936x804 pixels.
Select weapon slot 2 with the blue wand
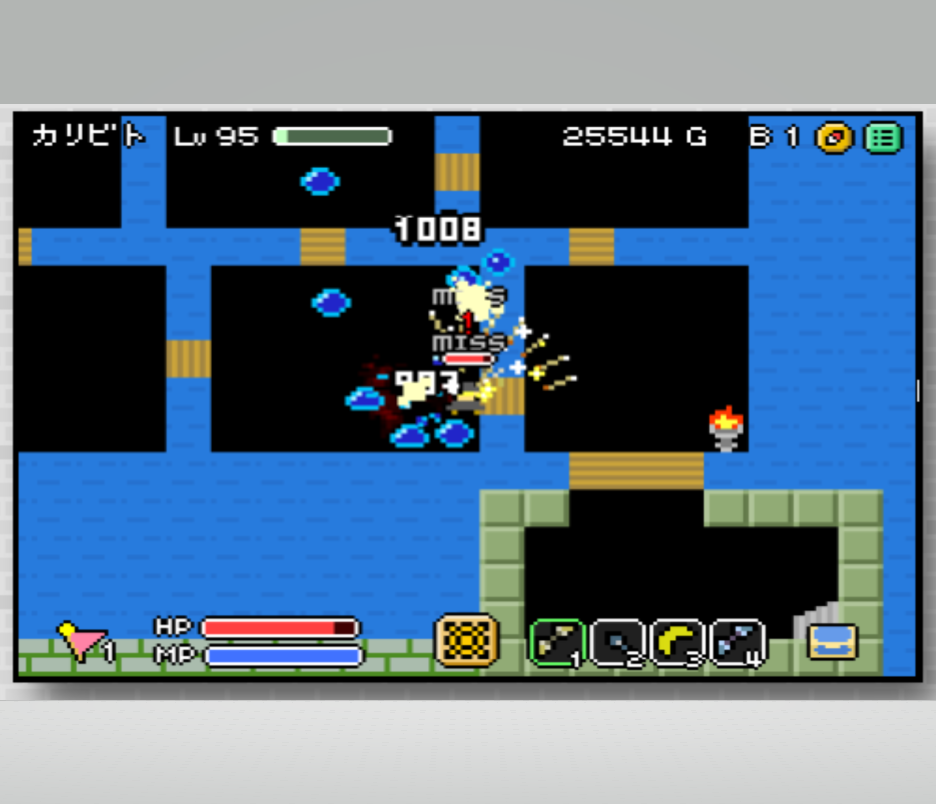[618, 643]
